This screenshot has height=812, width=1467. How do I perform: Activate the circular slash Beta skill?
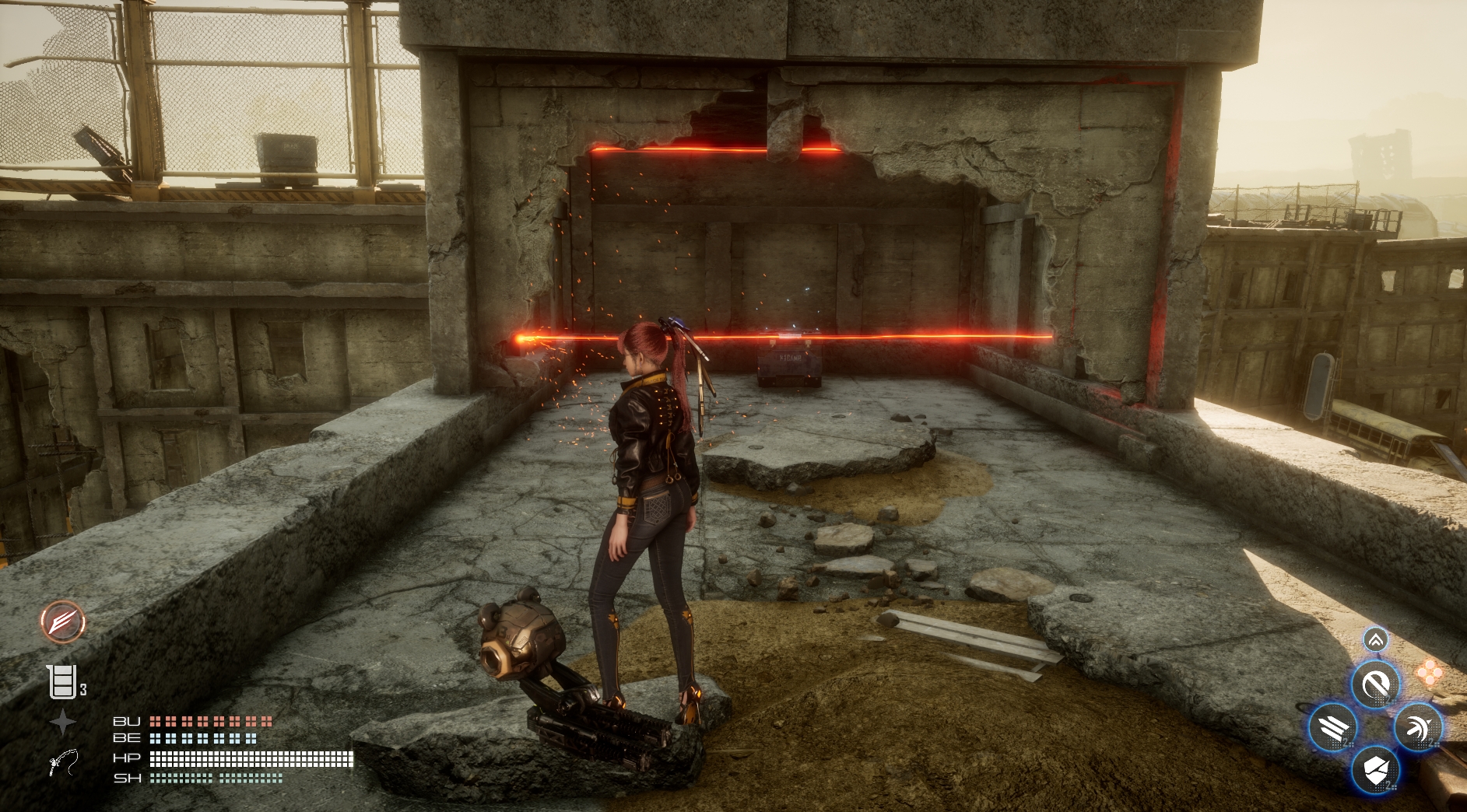(1375, 685)
